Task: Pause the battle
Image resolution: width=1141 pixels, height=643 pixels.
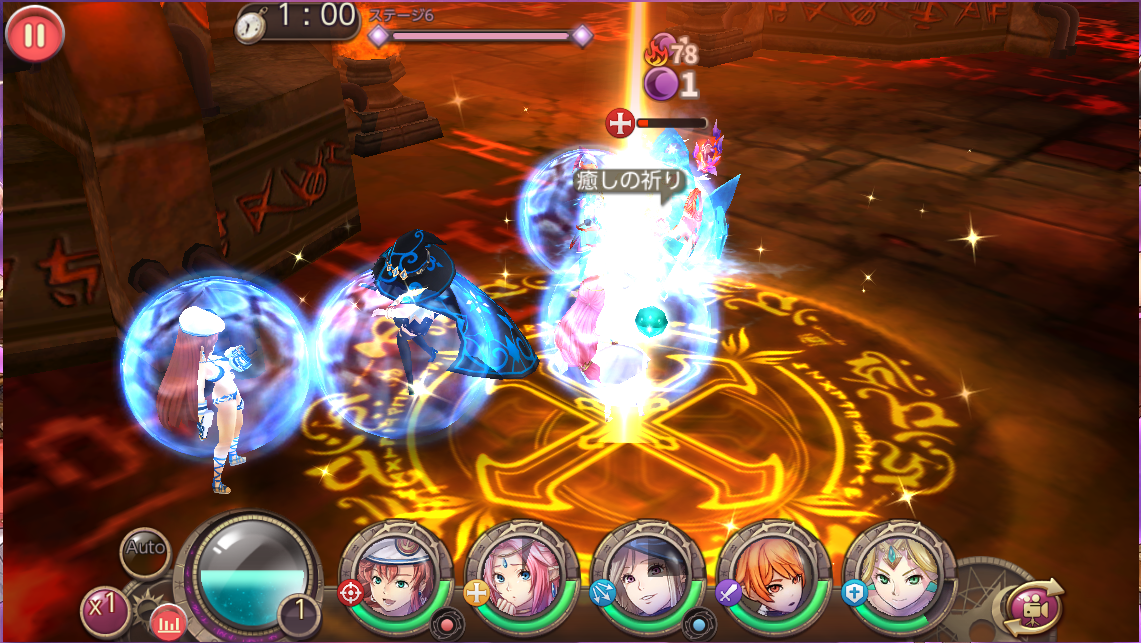Action: [35, 35]
